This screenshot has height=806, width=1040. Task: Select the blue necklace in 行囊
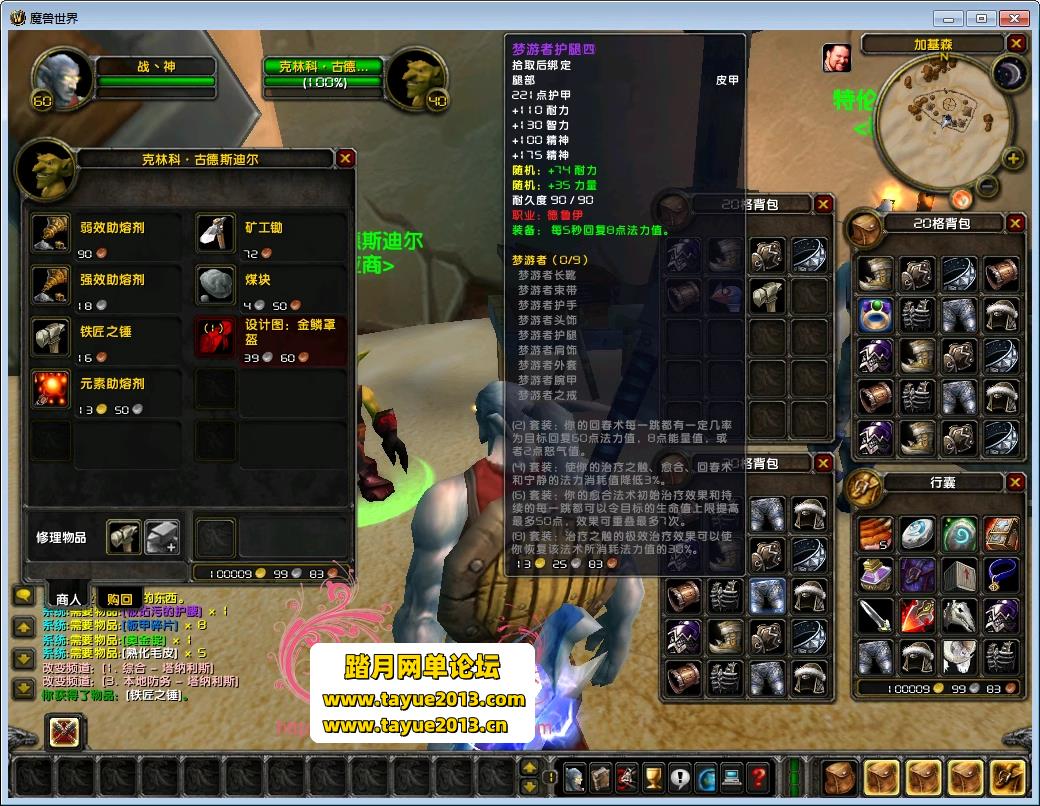(1001, 574)
